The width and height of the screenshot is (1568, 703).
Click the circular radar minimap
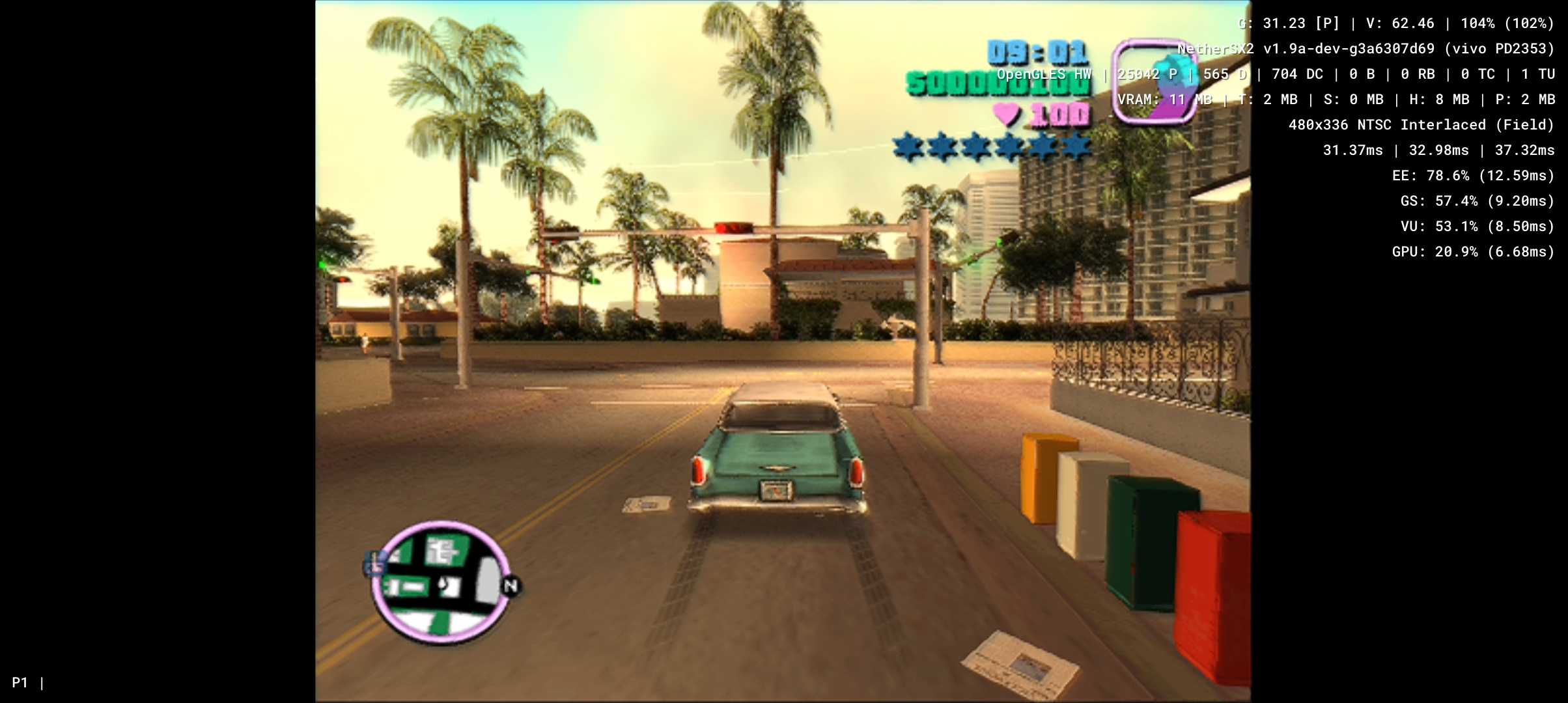click(441, 581)
